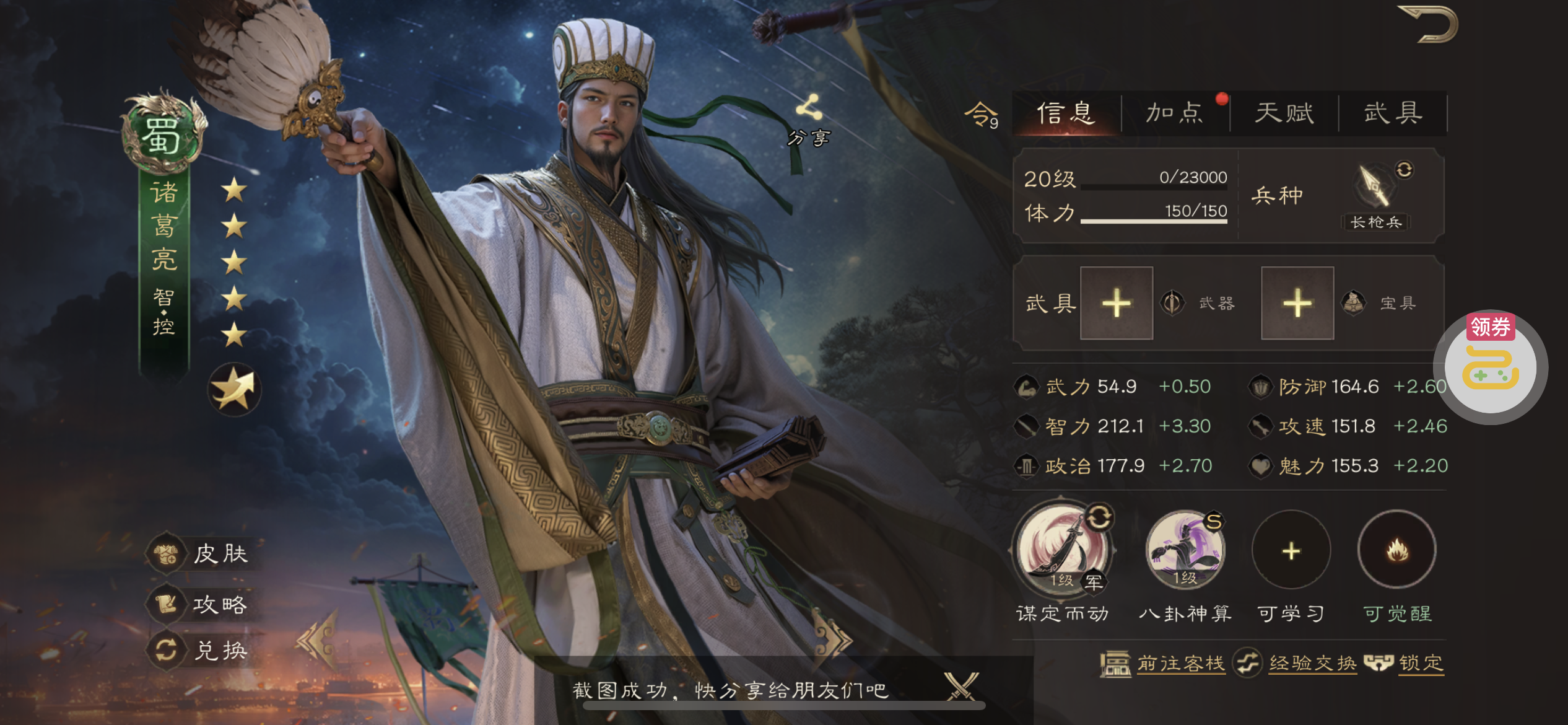Add a treasure in the 宝具 slot
The height and width of the screenshot is (725, 1568).
[x=1297, y=304]
